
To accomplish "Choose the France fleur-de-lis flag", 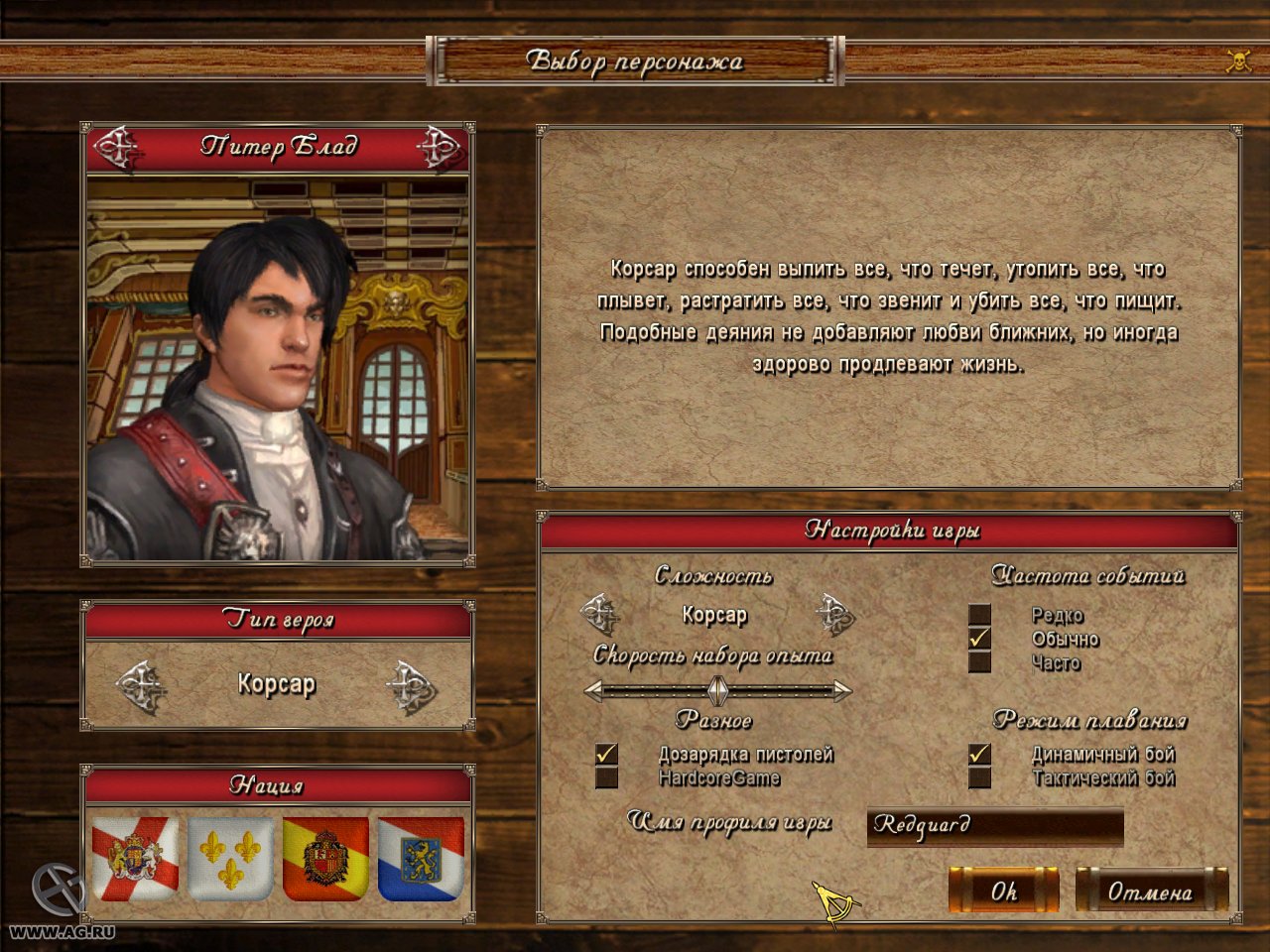I will point(231,858).
